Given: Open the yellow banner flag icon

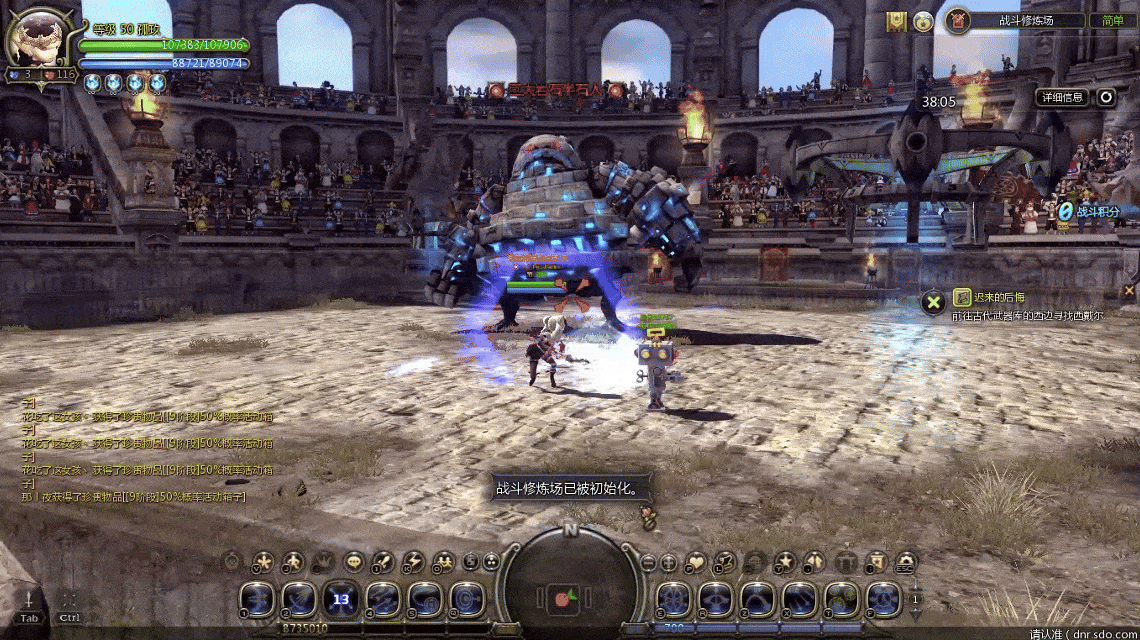Looking at the screenshot, I should (896, 20).
